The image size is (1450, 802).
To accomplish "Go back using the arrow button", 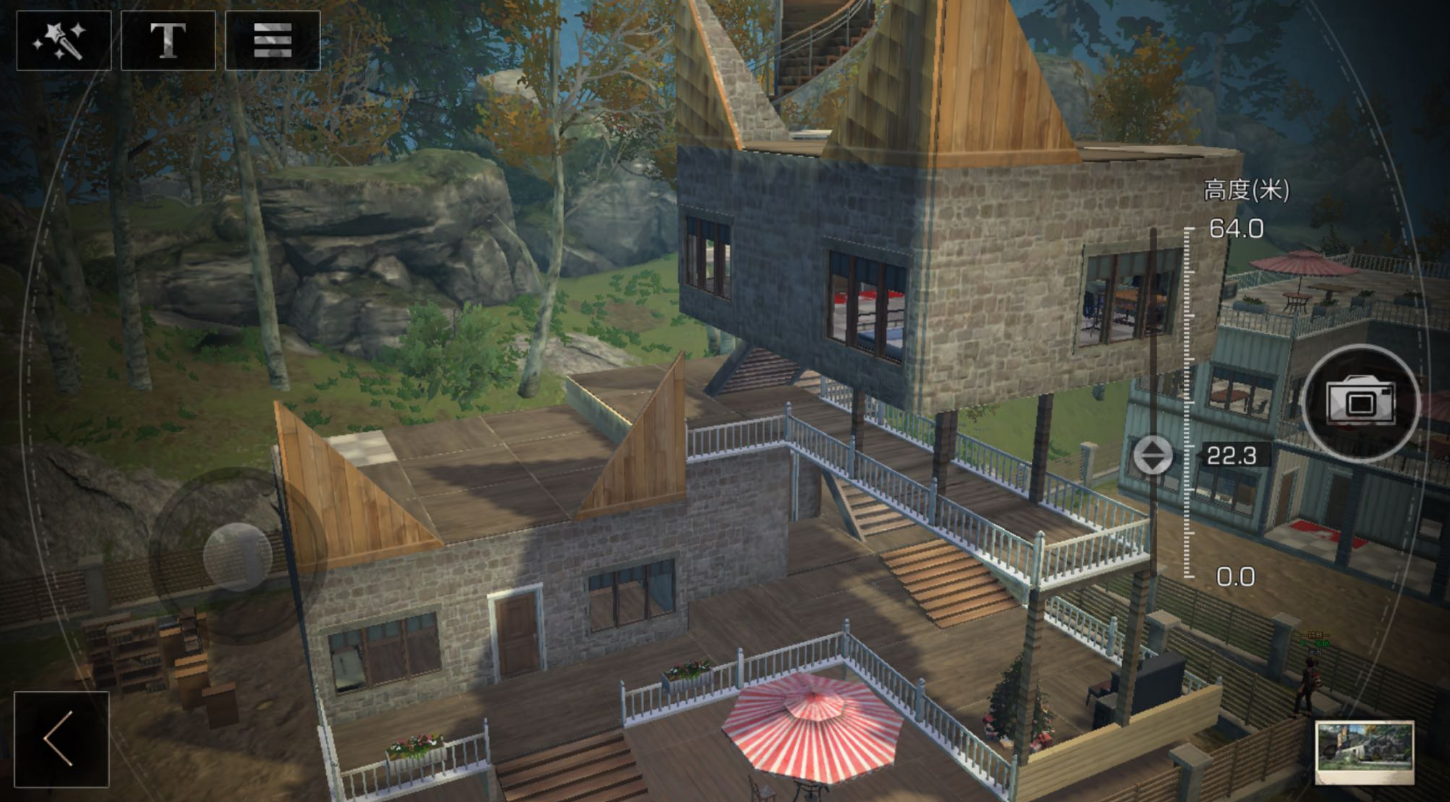I will pyautogui.click(x=61, y=740).
